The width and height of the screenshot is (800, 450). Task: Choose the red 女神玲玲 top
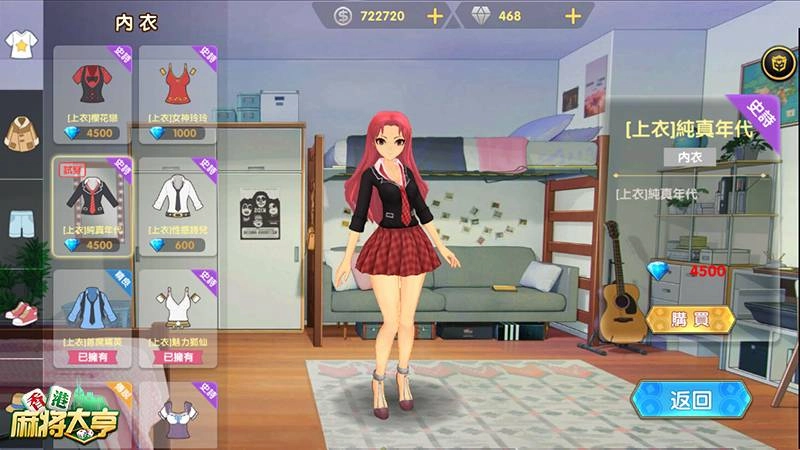pyautogui.click(x=177, y=95)
